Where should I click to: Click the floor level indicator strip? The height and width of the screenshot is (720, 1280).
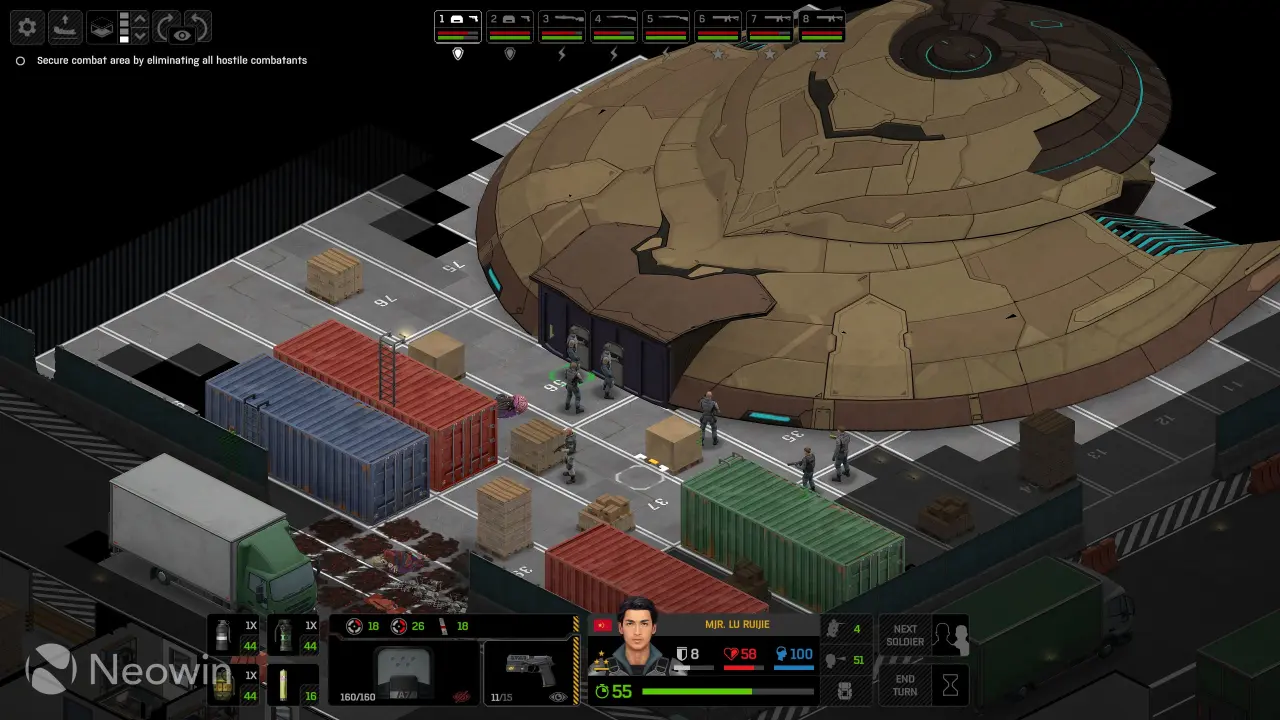[x=124, y=27]
